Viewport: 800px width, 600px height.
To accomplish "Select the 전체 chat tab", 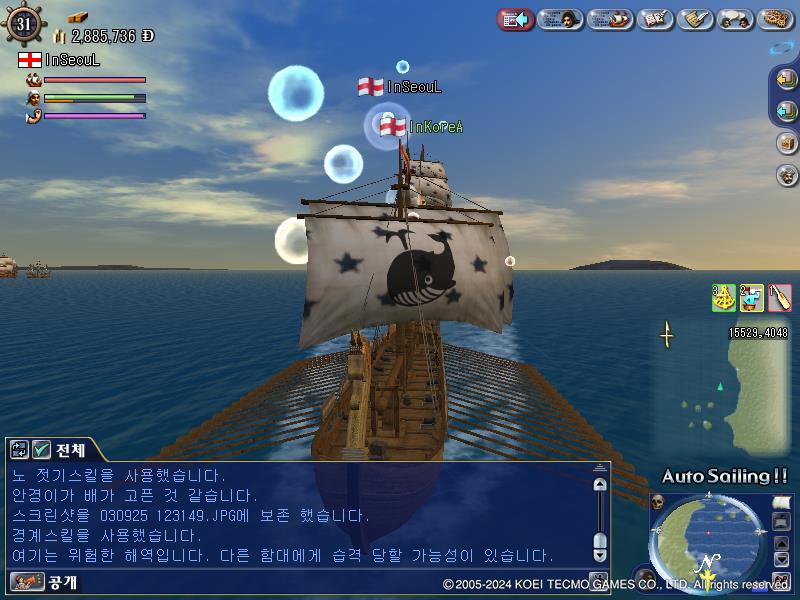I will (x=71, y=450).
